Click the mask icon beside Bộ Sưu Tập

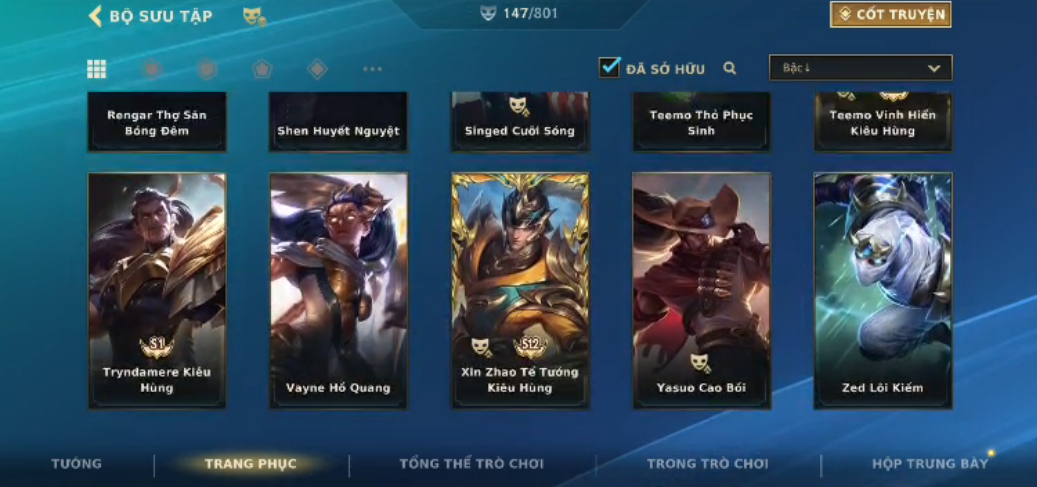click(254, 16)
